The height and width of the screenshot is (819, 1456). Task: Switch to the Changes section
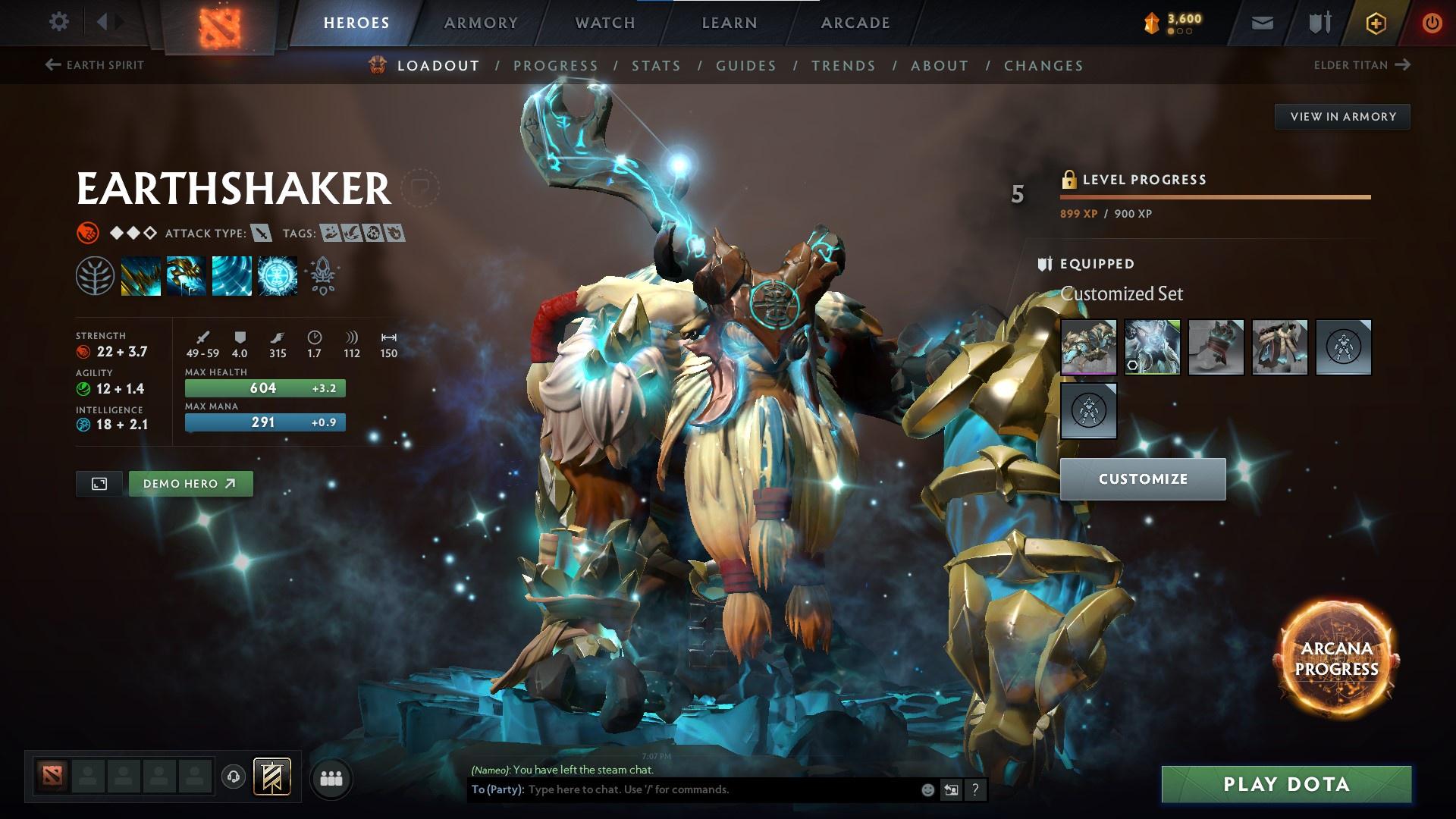[1043, 66]
